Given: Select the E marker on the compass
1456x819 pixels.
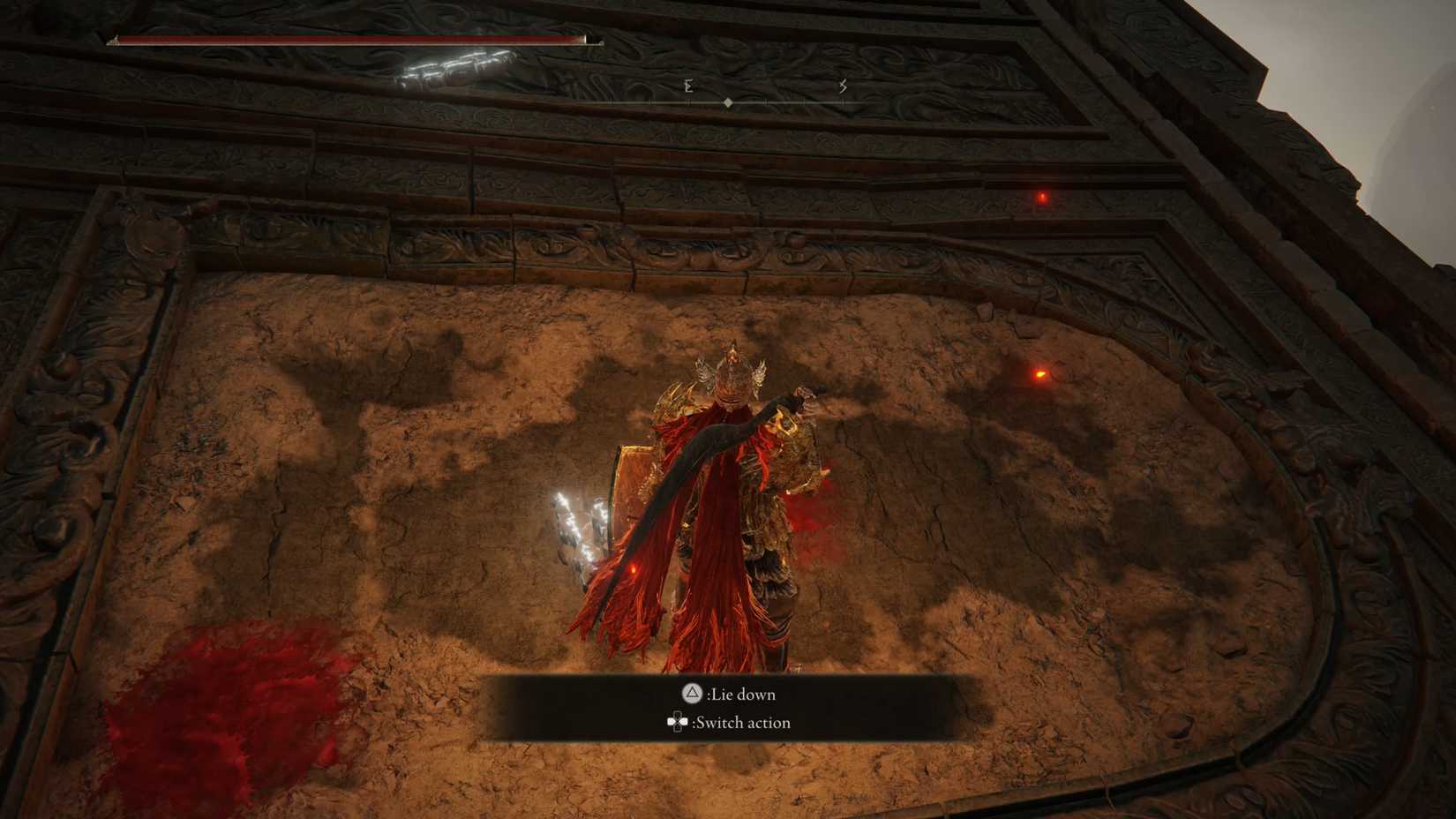Looking at the screenshot, I should coord(687,88).
